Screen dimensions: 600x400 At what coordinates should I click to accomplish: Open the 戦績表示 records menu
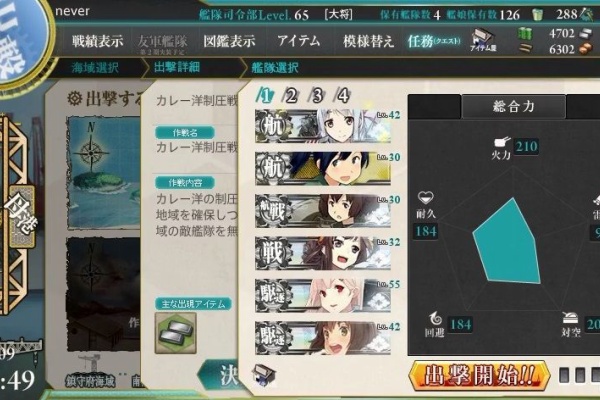coord(97,42)
